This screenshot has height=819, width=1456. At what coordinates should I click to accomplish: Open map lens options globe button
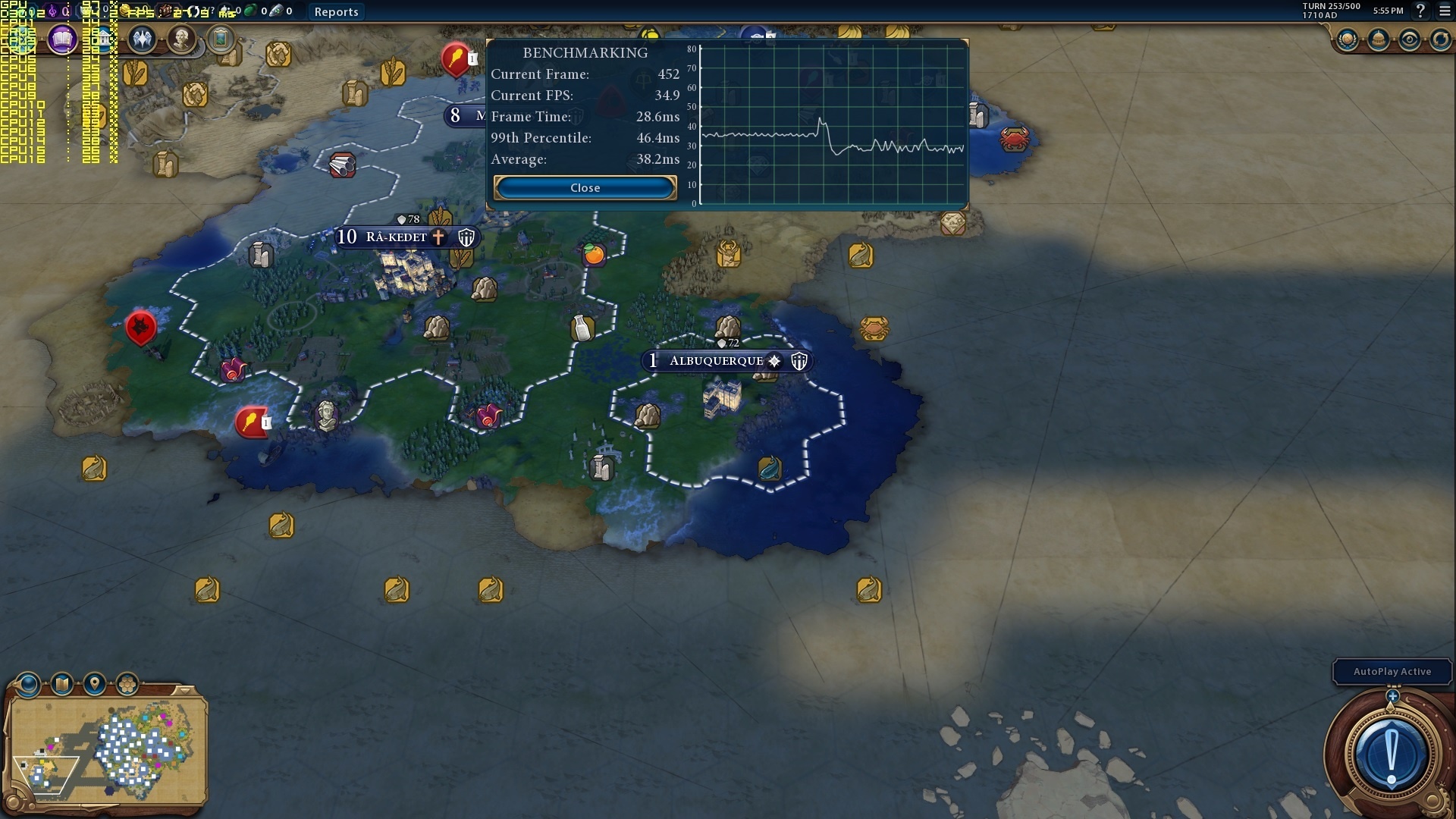point(29,685)
